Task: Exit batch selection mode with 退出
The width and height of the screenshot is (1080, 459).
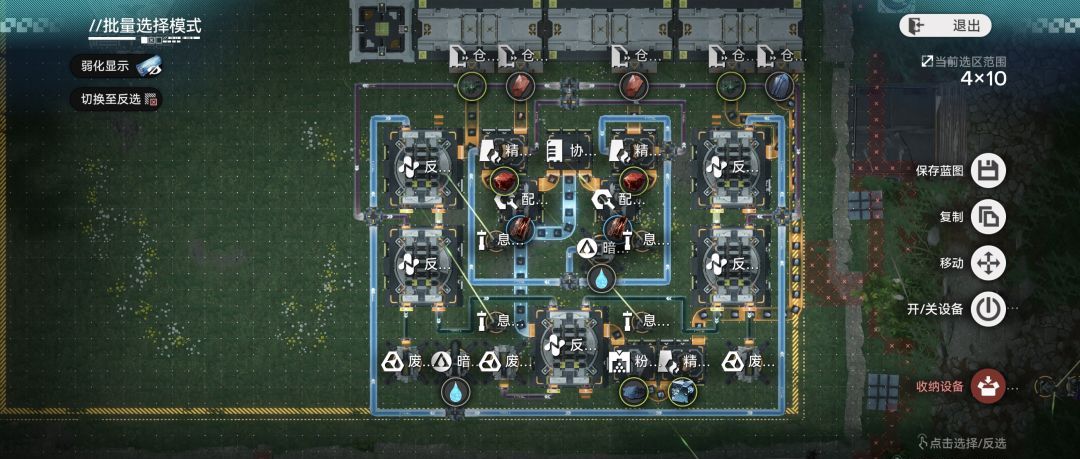Action: (945, 26)
